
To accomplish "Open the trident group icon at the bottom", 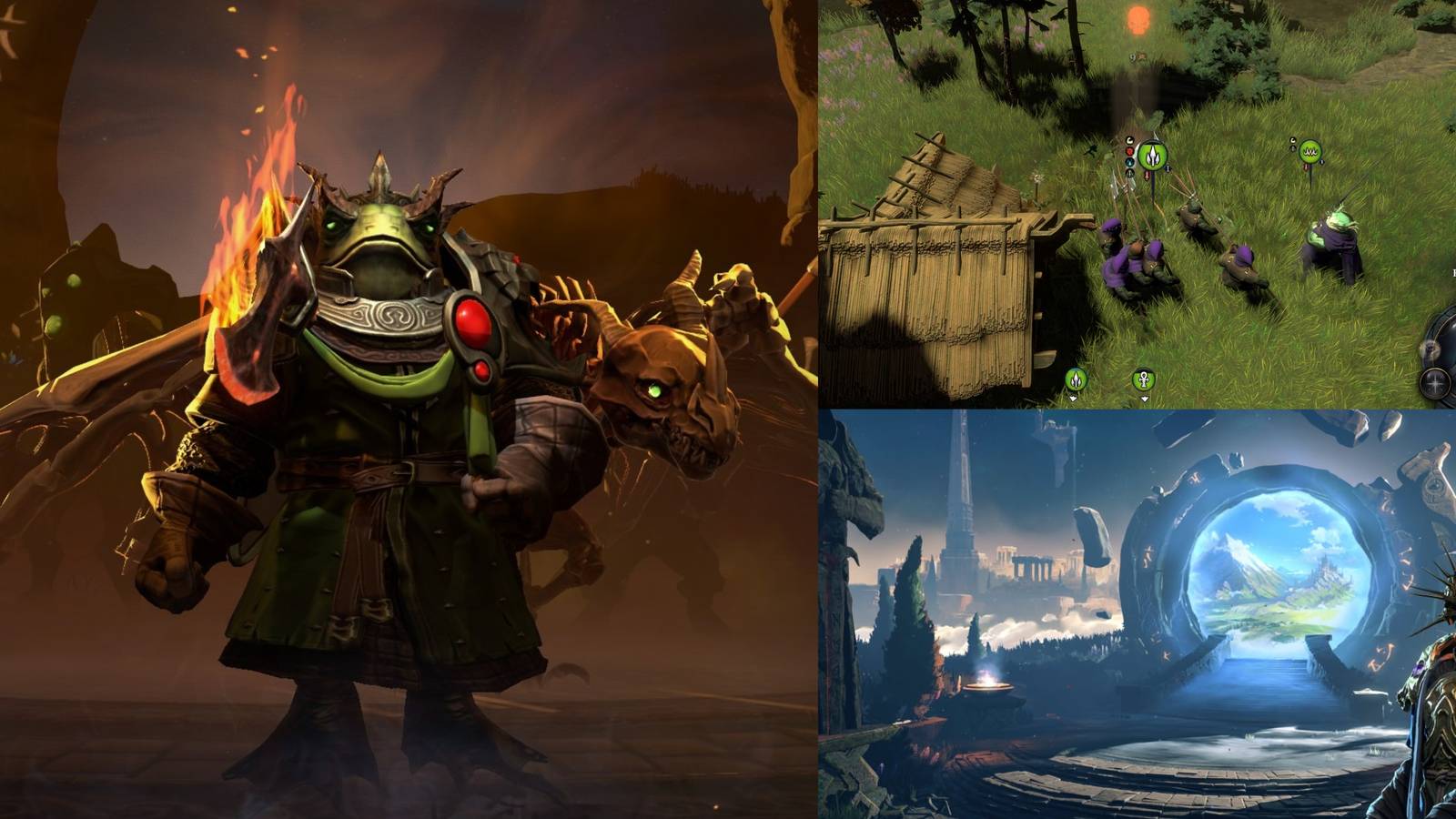I will pyautogui.click(x=1077, y=379).
